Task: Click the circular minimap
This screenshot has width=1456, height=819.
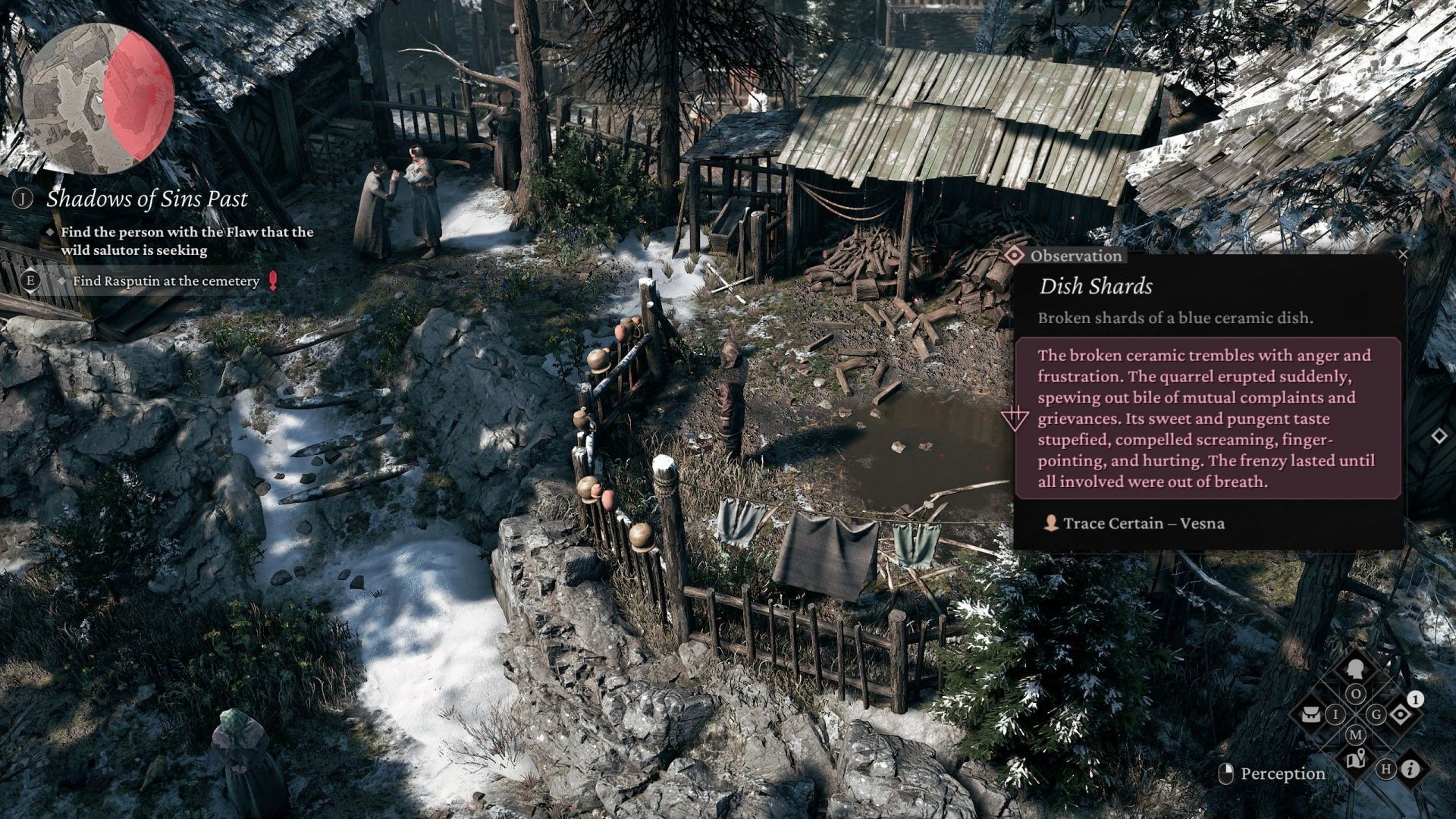Action: coord(99,99)
